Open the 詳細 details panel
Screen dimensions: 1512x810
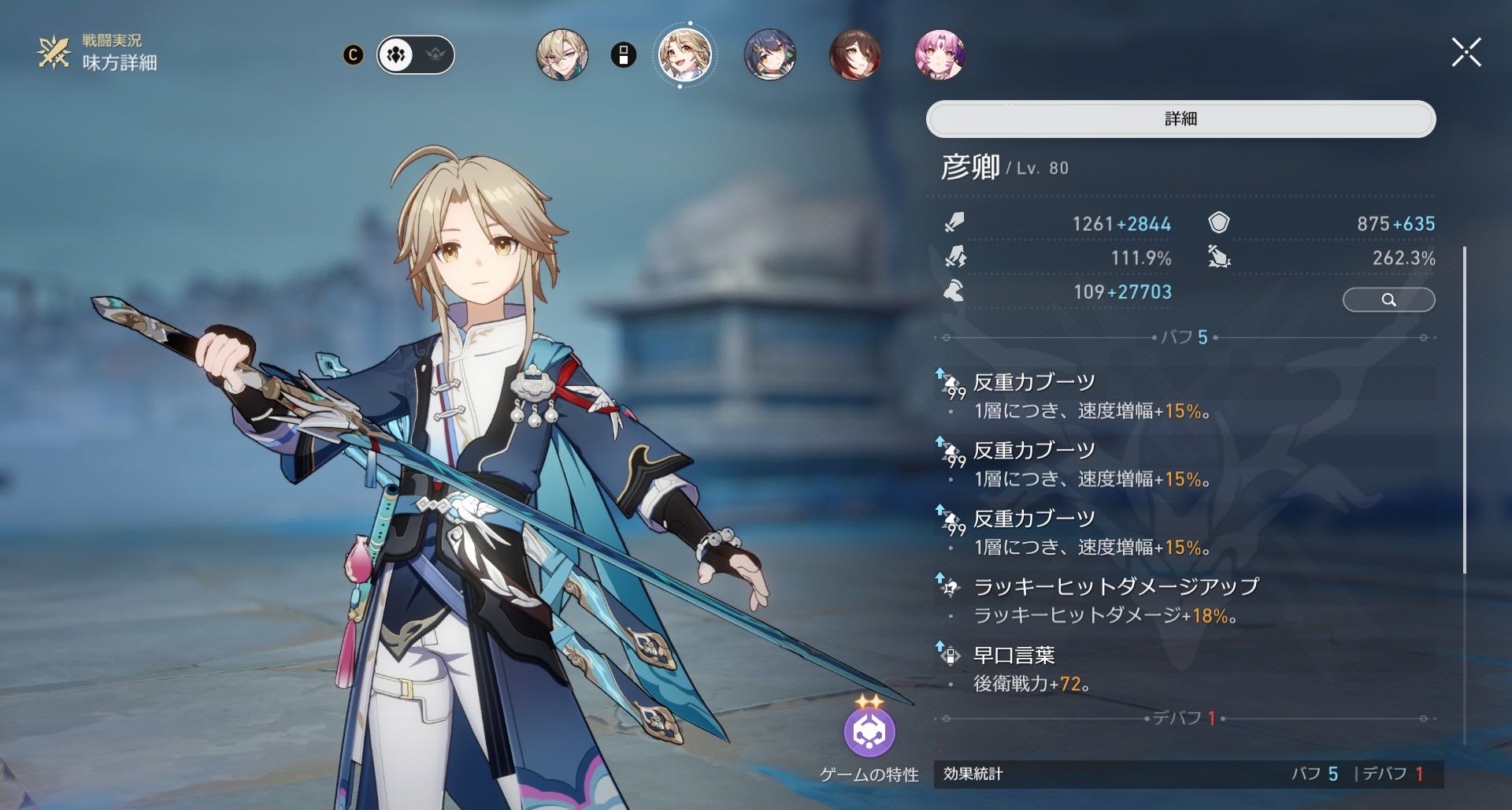coord(1180,119)
